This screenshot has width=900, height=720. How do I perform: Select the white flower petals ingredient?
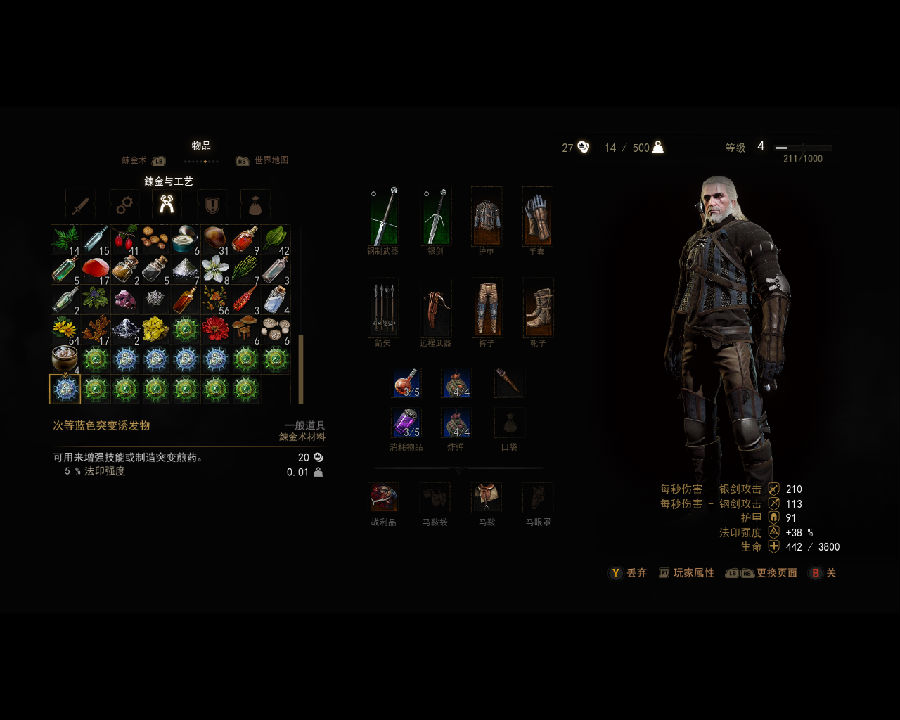tap(215, 268)
